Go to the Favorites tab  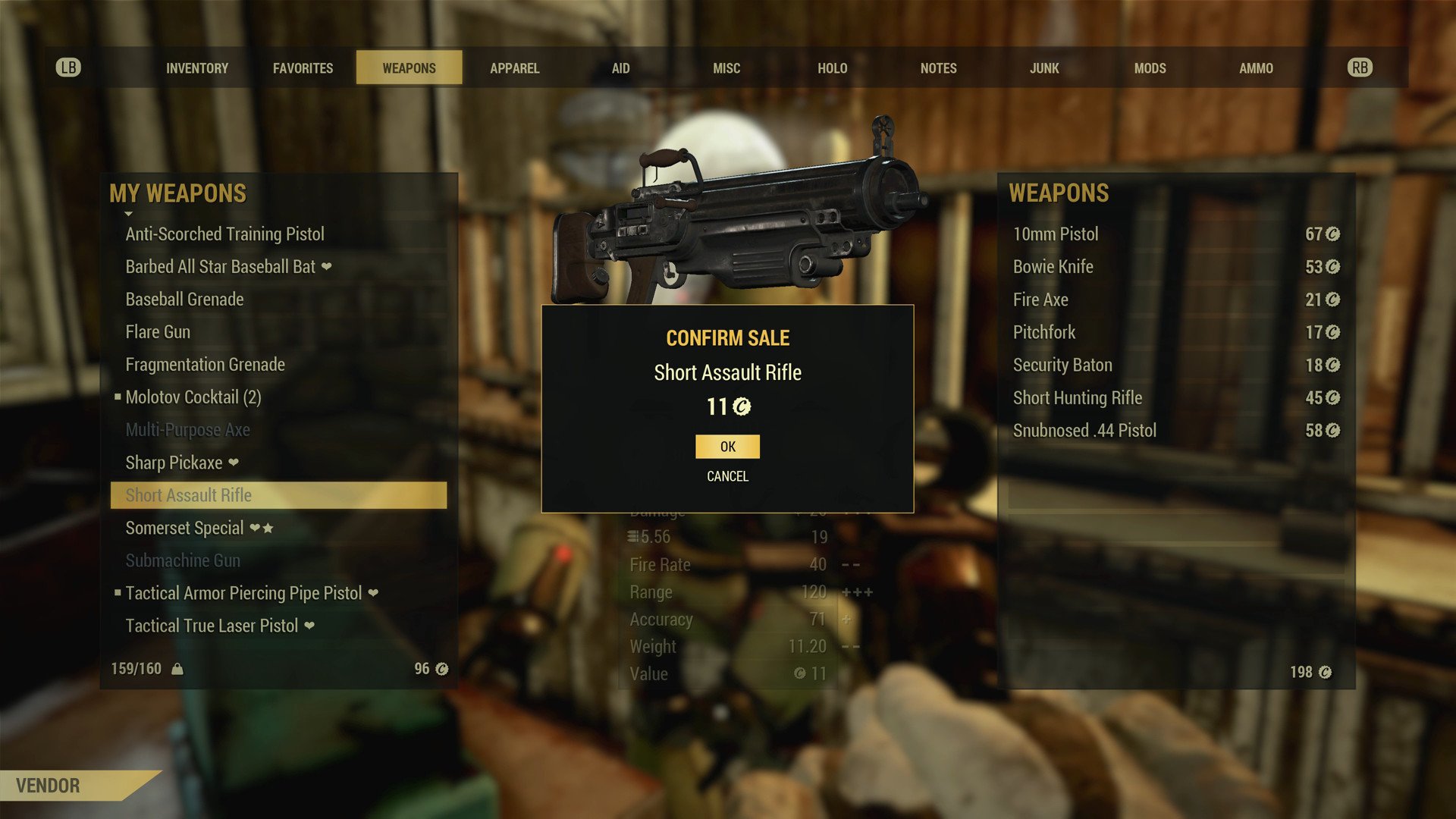coord(303,68)
